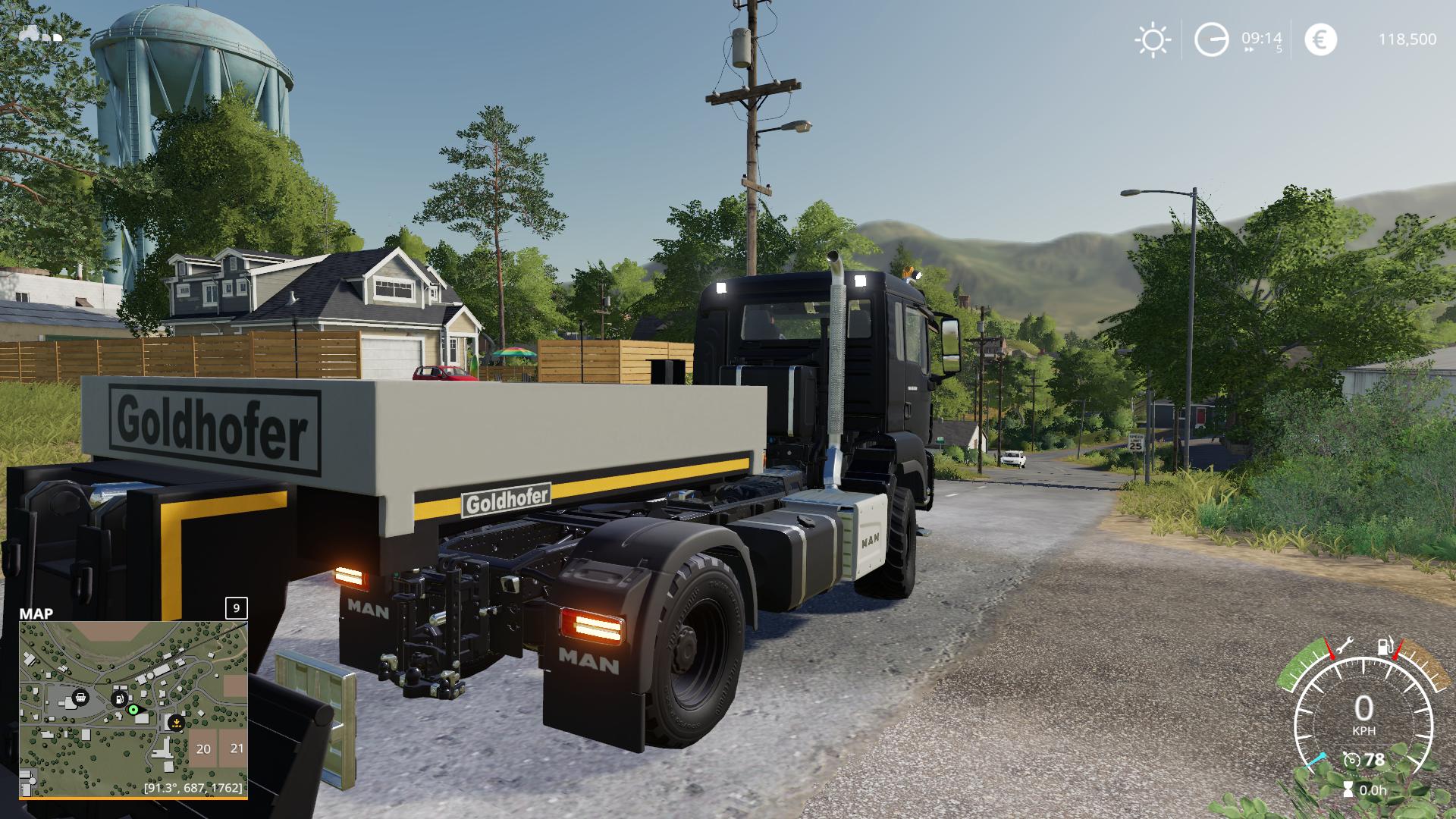Click the vehicle icon in top-left corner
This screenshot has width=1456, height=819.
click(41, 33)
